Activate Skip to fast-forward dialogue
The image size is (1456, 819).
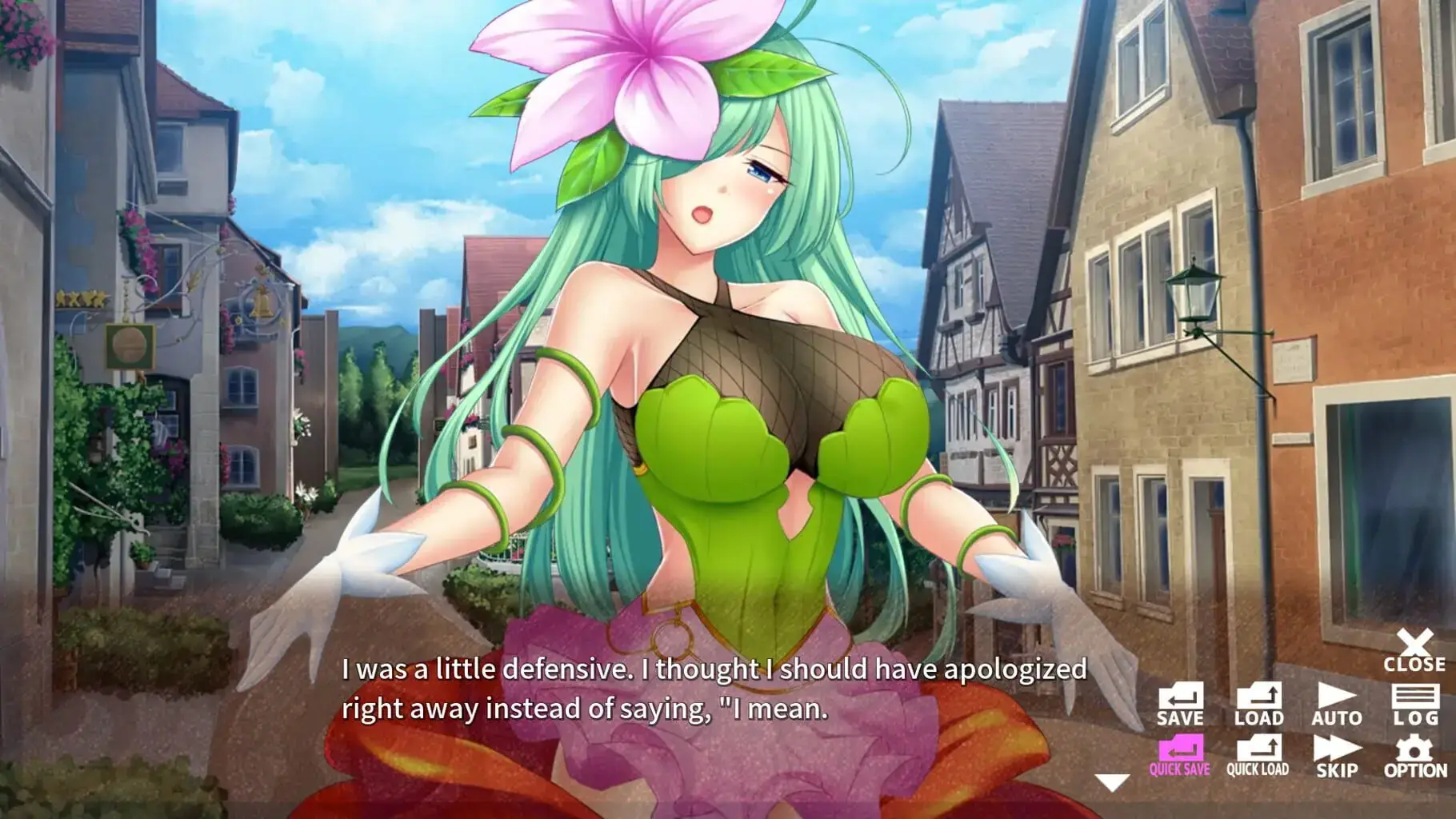point(1336,757)
